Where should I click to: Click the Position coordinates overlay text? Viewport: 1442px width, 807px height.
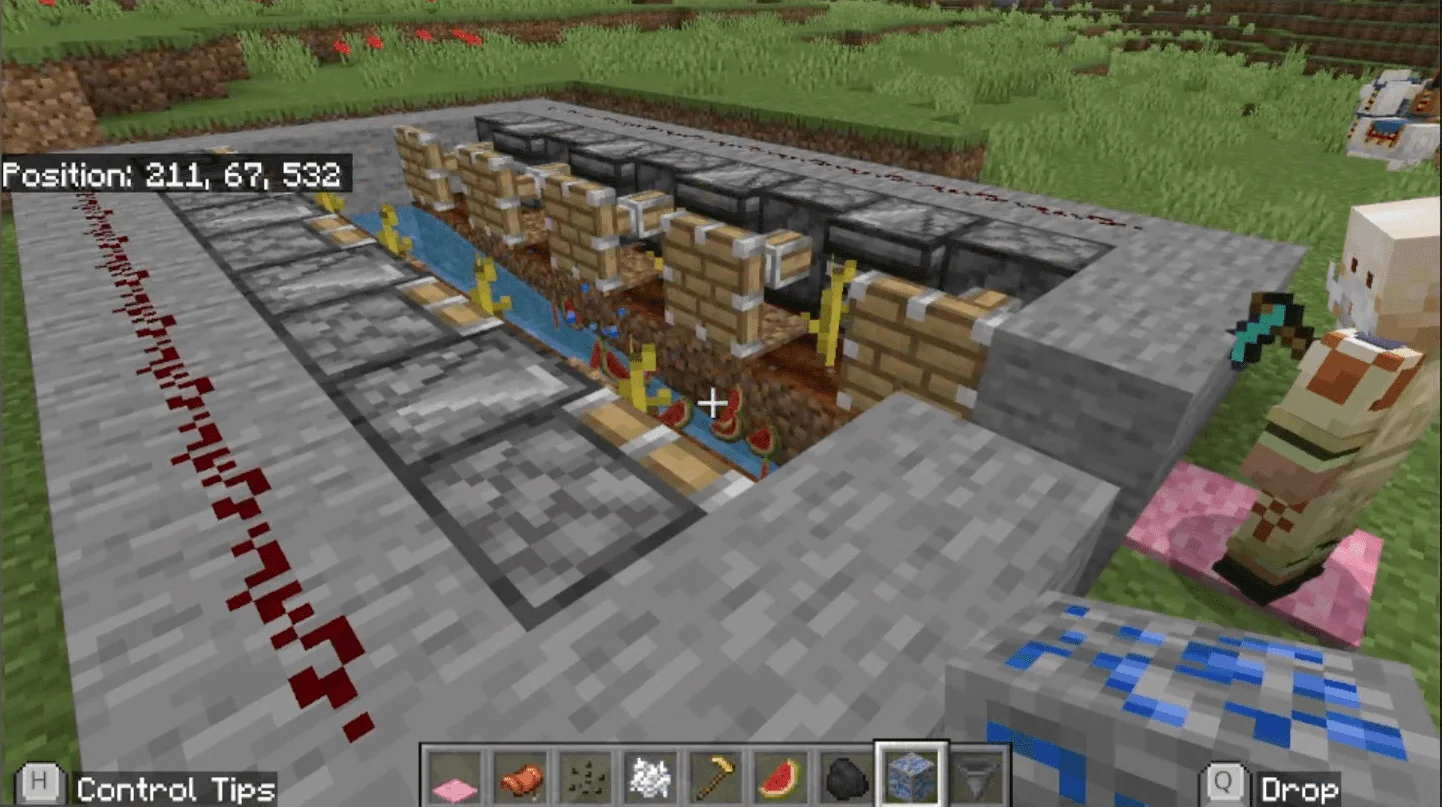point(175,174)
